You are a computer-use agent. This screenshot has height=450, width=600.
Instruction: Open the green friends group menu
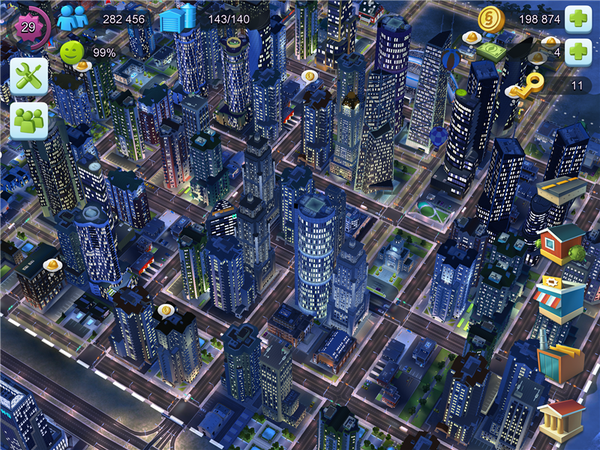[x=29, y=121]
